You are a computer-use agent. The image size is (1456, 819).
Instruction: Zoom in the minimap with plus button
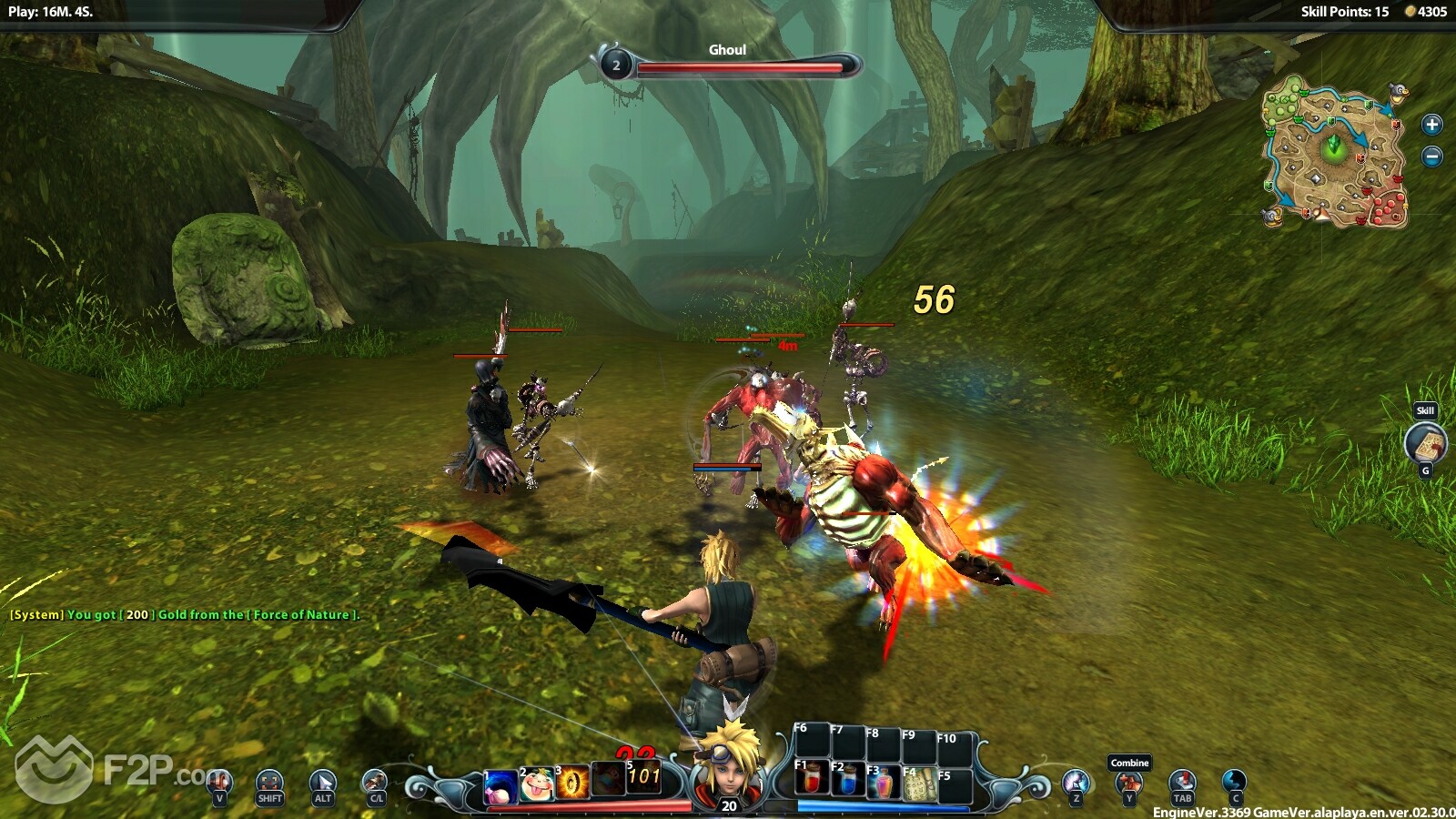click(1431, 125)
